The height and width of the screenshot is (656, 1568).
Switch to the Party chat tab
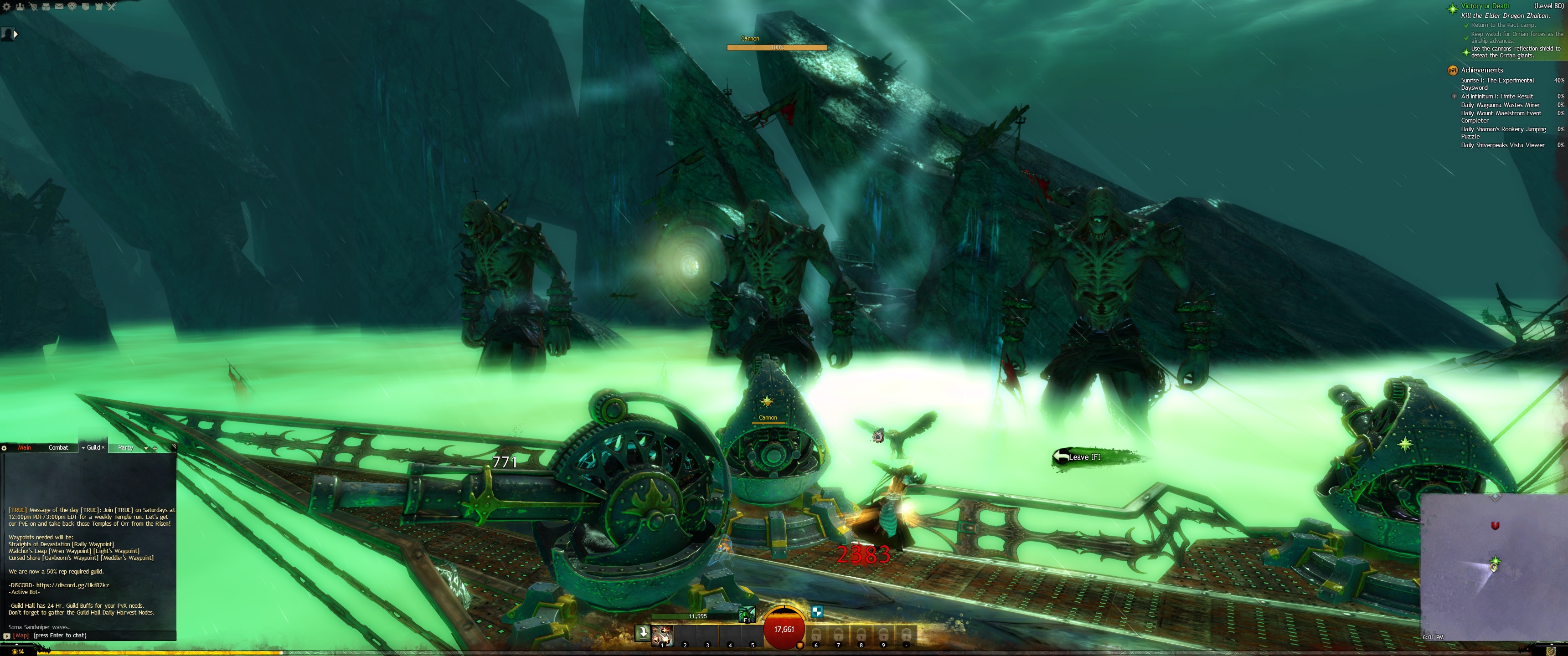125,448
